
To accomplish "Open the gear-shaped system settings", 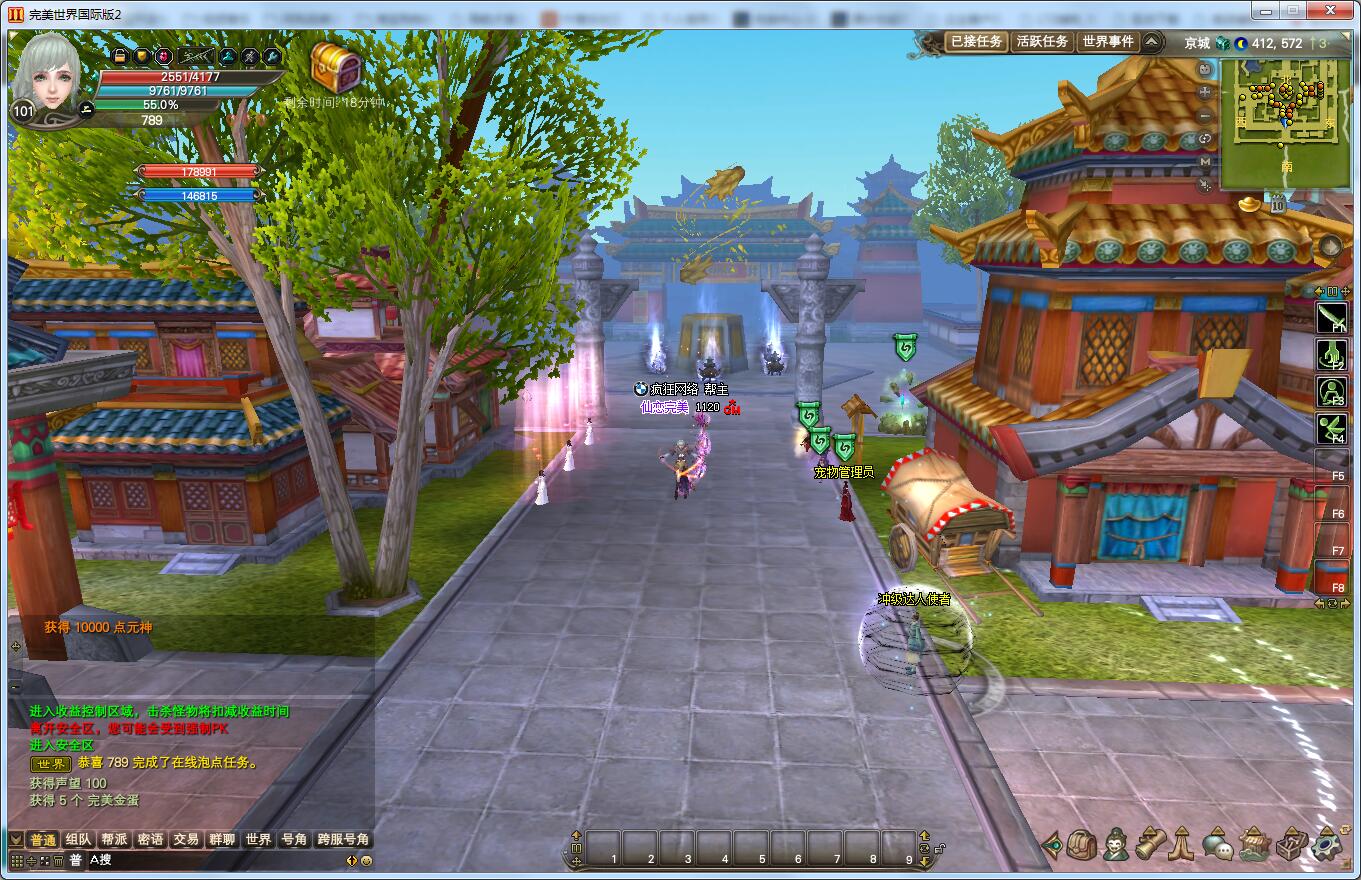I will [x=1327, y=845].
